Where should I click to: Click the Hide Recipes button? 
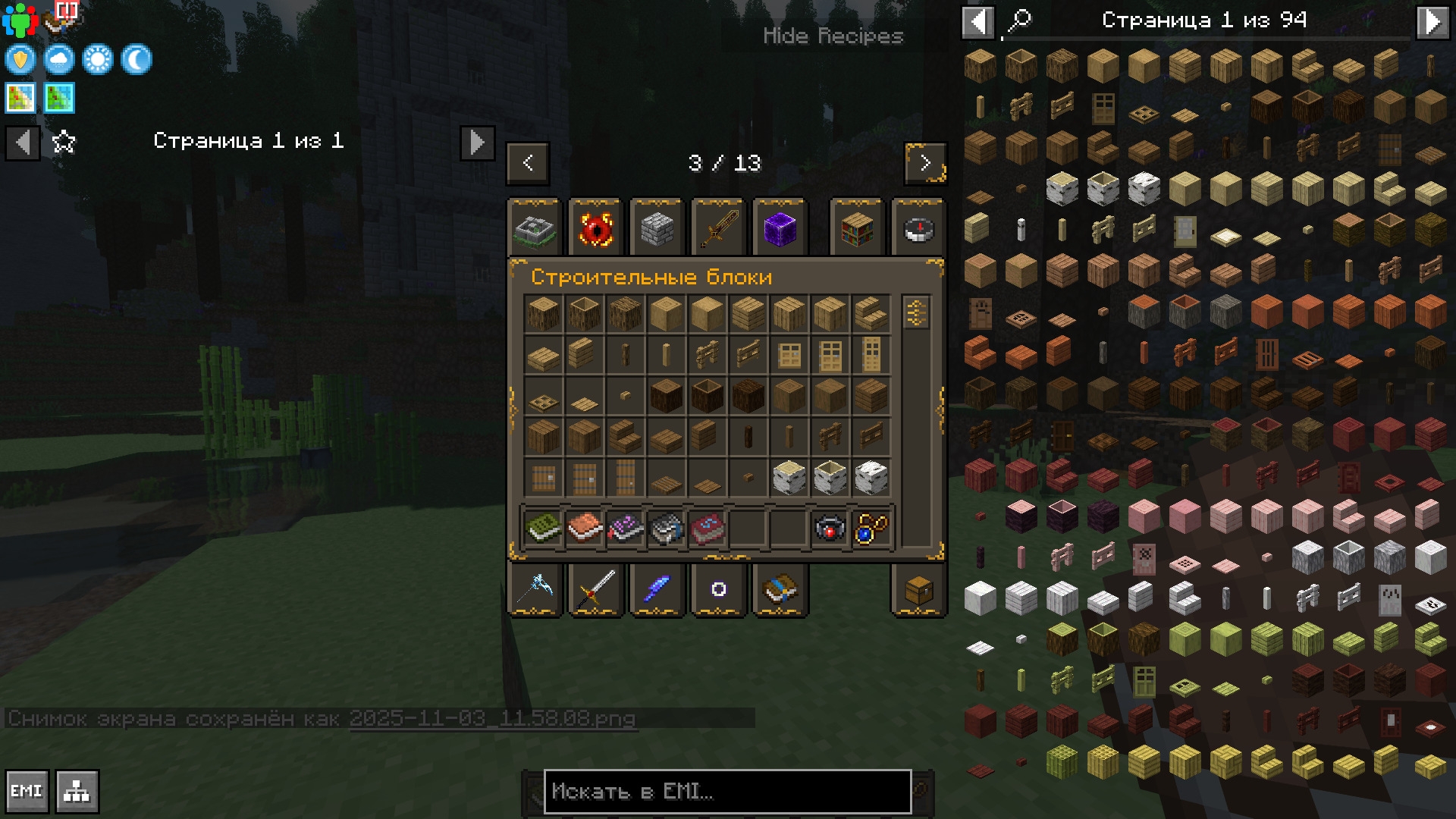[x=833, y=36]
